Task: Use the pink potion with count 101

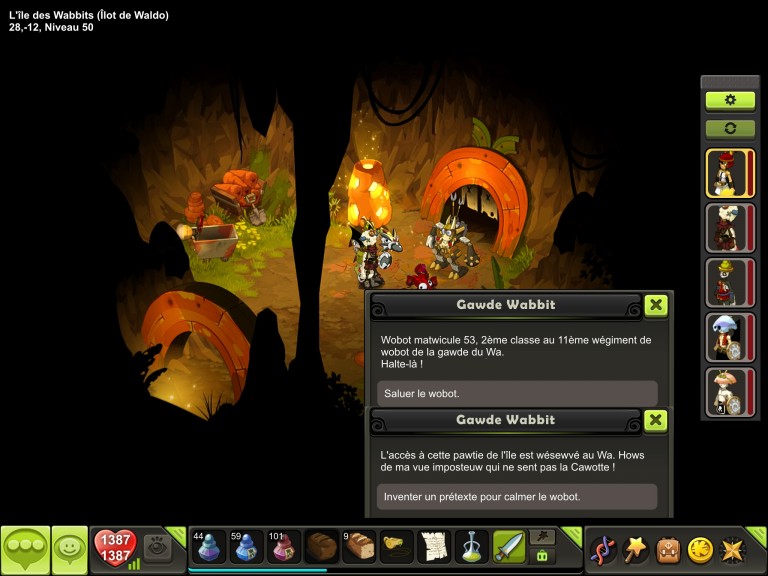Action: click(x=284, y=548)
